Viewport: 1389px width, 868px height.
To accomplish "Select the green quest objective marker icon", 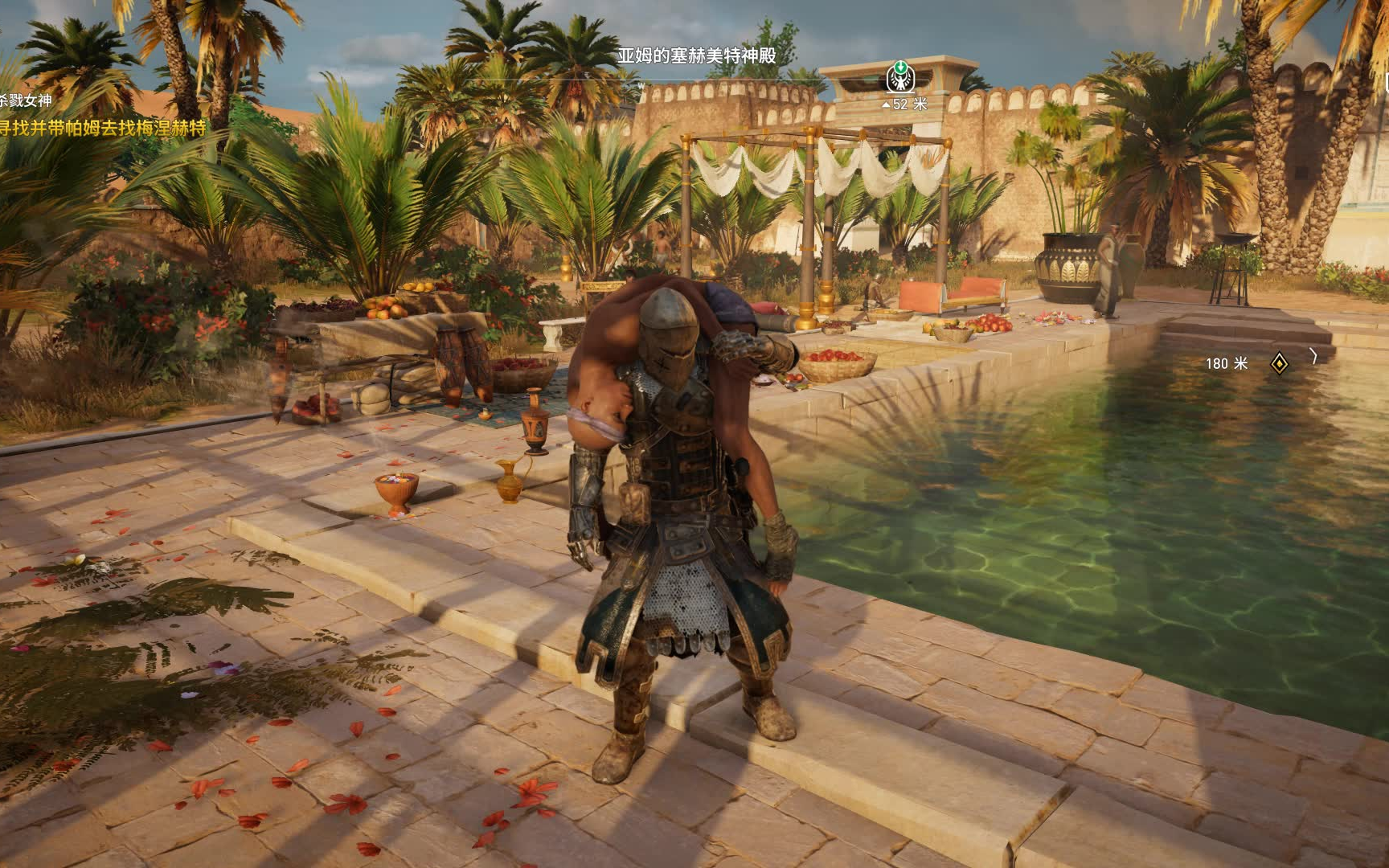I will tap(900, 76).
